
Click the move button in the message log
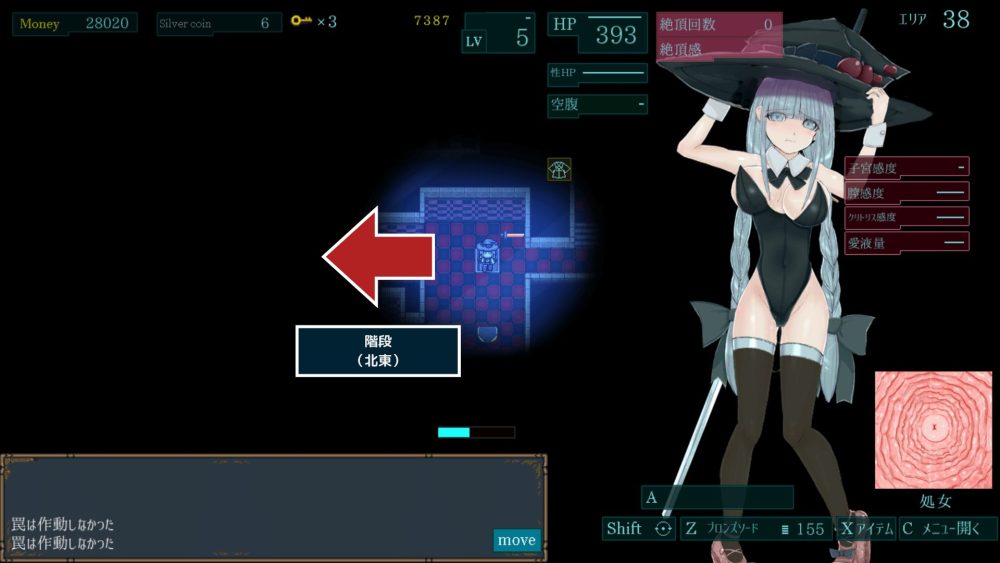pyautogui.click(x=516, y=540)
